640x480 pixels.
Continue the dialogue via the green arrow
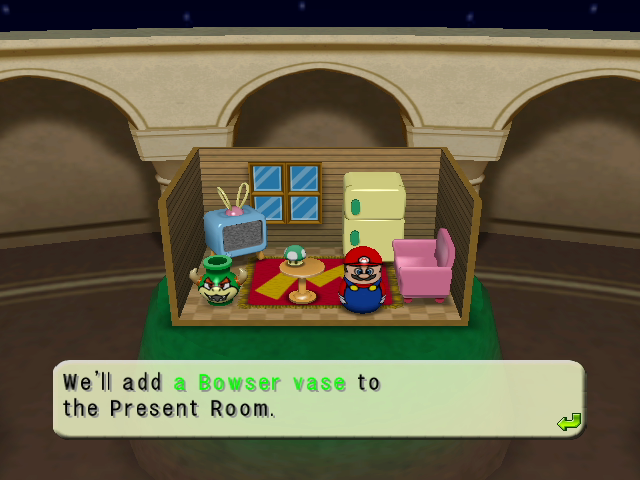click(569, 422)
